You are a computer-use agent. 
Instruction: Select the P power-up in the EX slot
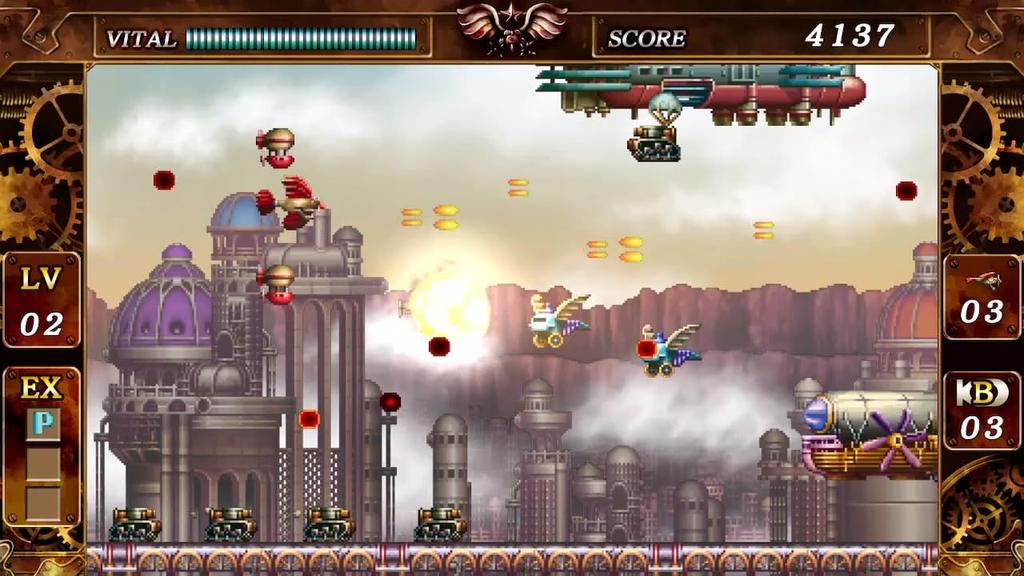pos(42,423)
